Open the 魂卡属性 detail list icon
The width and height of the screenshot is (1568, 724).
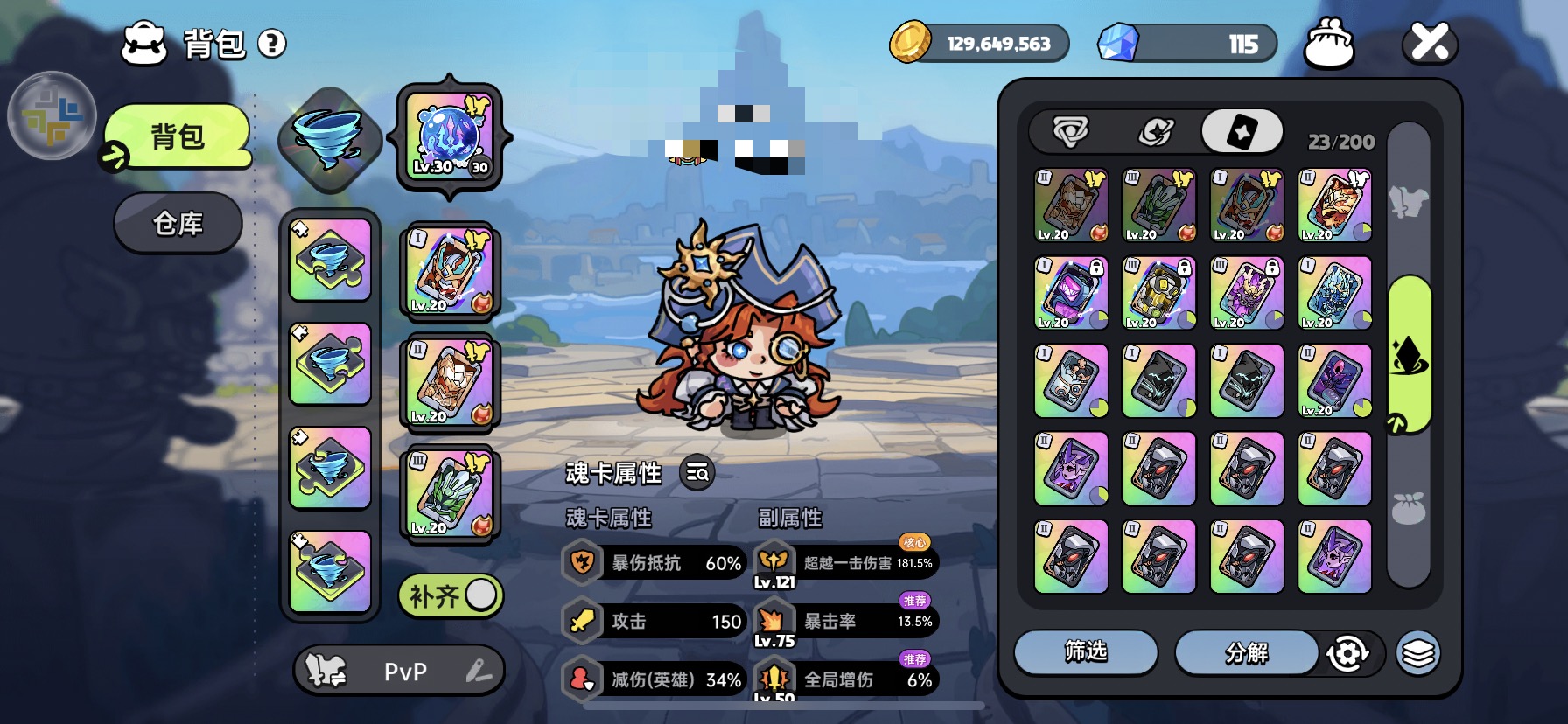point(697,473)
